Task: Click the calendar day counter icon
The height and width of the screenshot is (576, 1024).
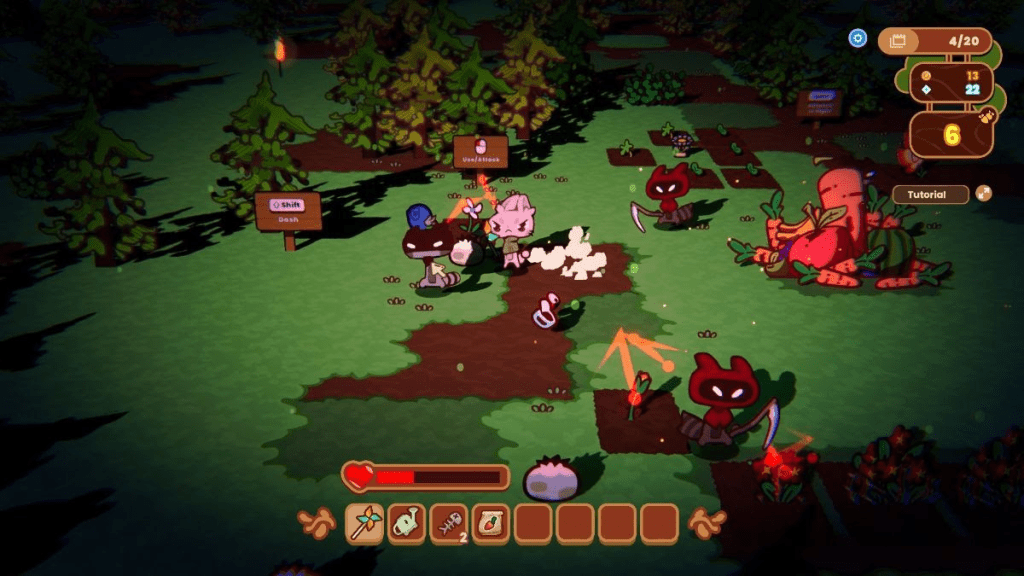Action: tap(897, 41)
